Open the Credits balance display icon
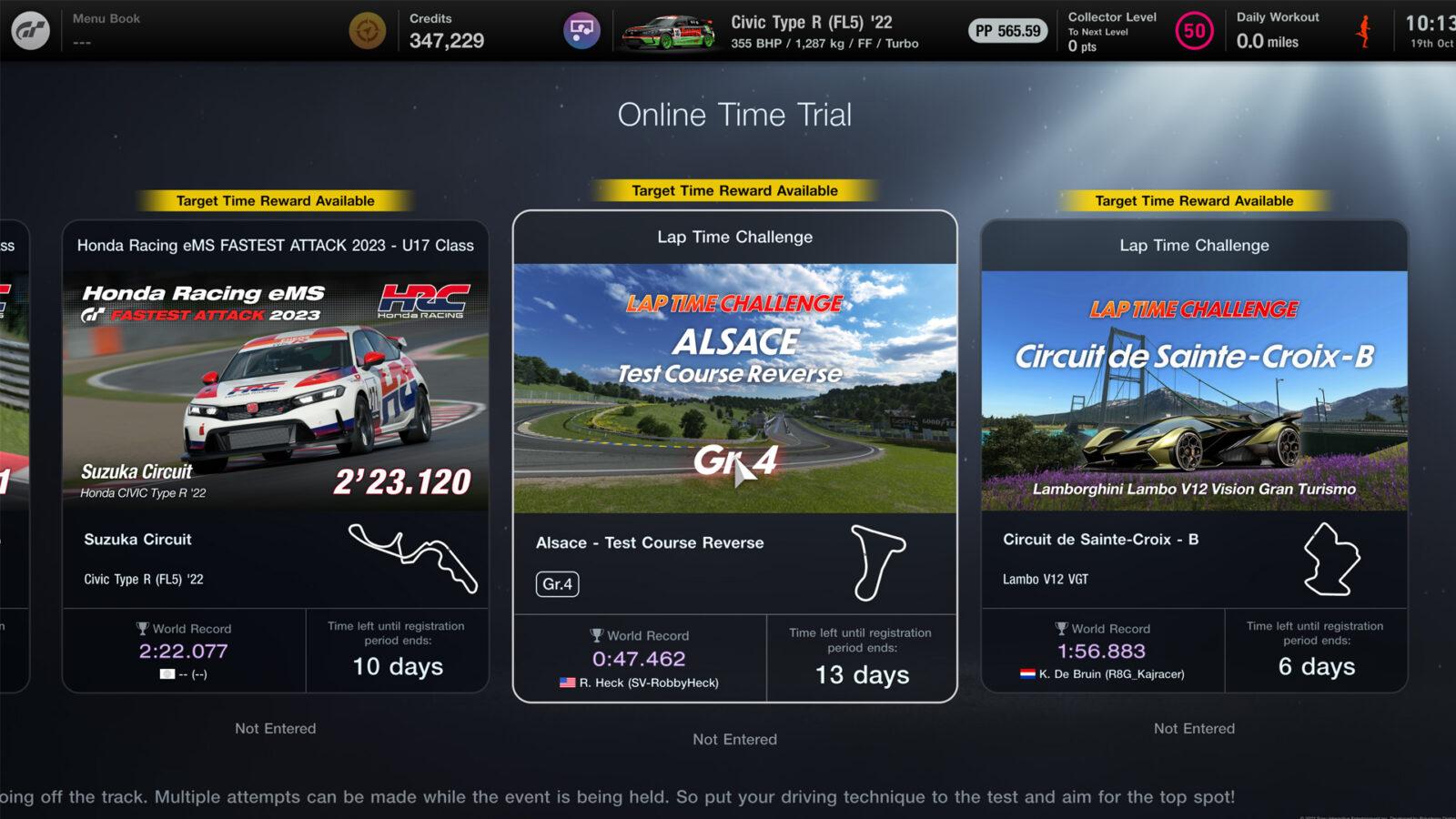This screenshot has height=819, width=1456. click(368, 28)
